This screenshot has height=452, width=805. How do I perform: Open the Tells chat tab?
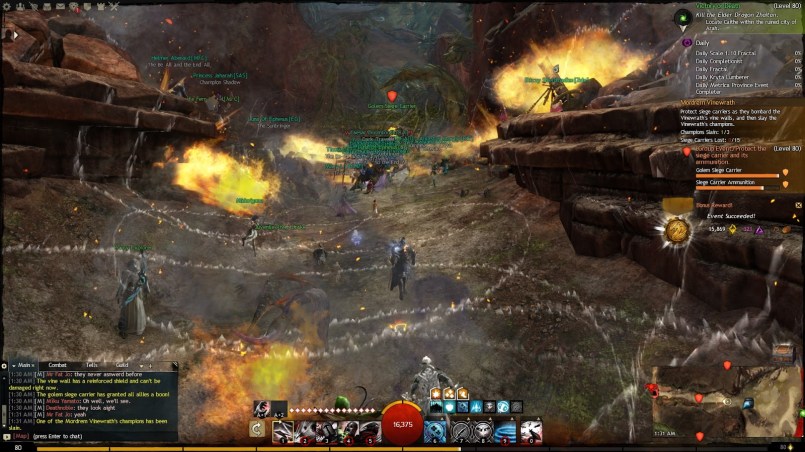point(91,366)
